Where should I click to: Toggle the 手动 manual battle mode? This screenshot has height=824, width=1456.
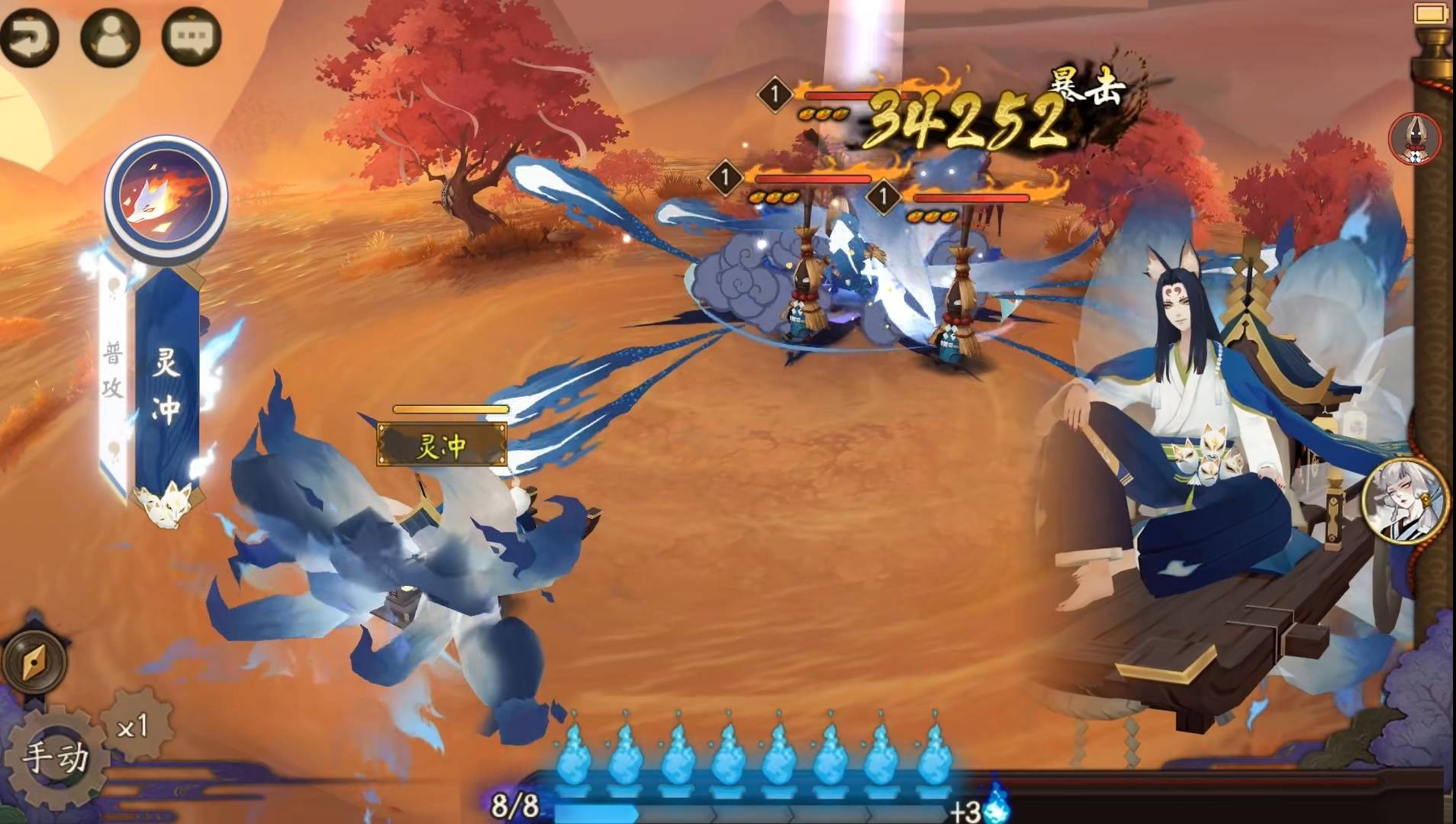point(55,758)
